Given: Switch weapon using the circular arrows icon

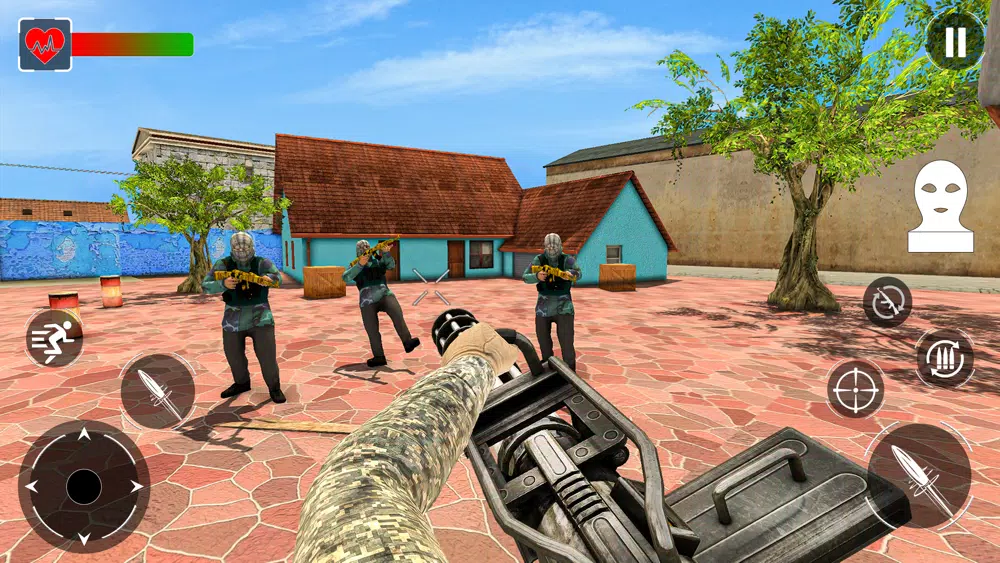Looking at the screenshot, I should [x=887, y=301].
